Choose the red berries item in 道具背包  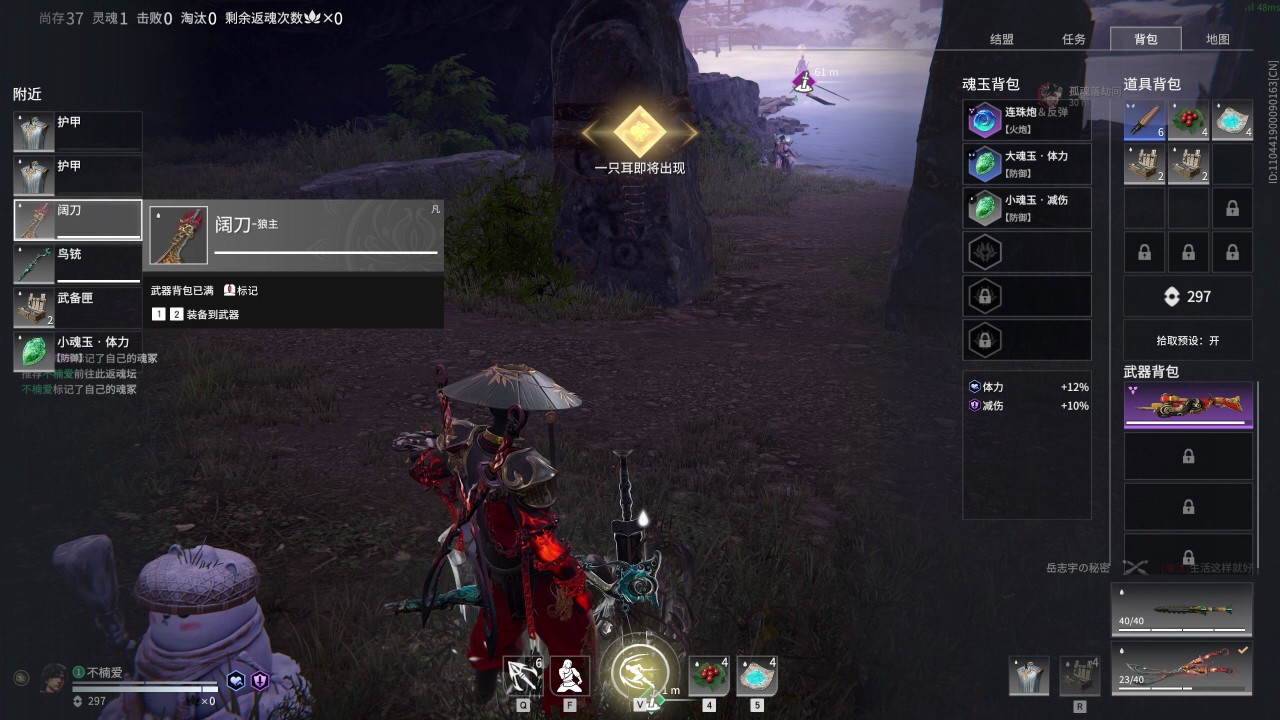click(x=1188, y=120)
